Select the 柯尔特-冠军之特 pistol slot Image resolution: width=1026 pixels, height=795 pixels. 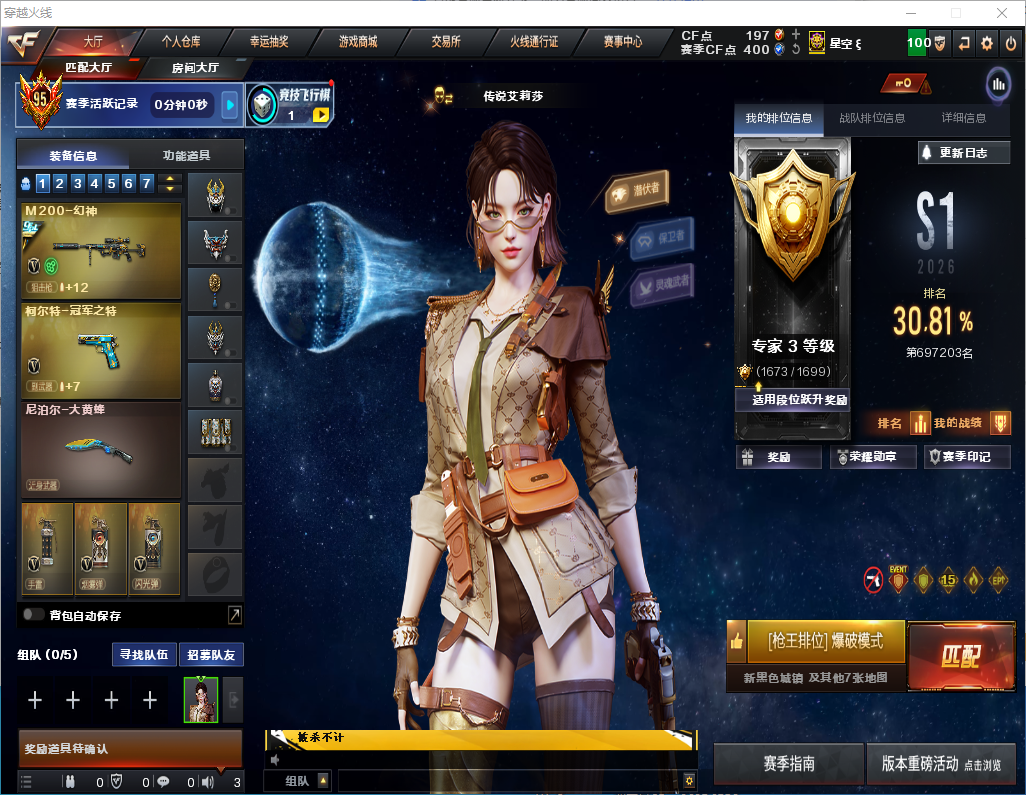pyautogui.click(x=100, y=351)
